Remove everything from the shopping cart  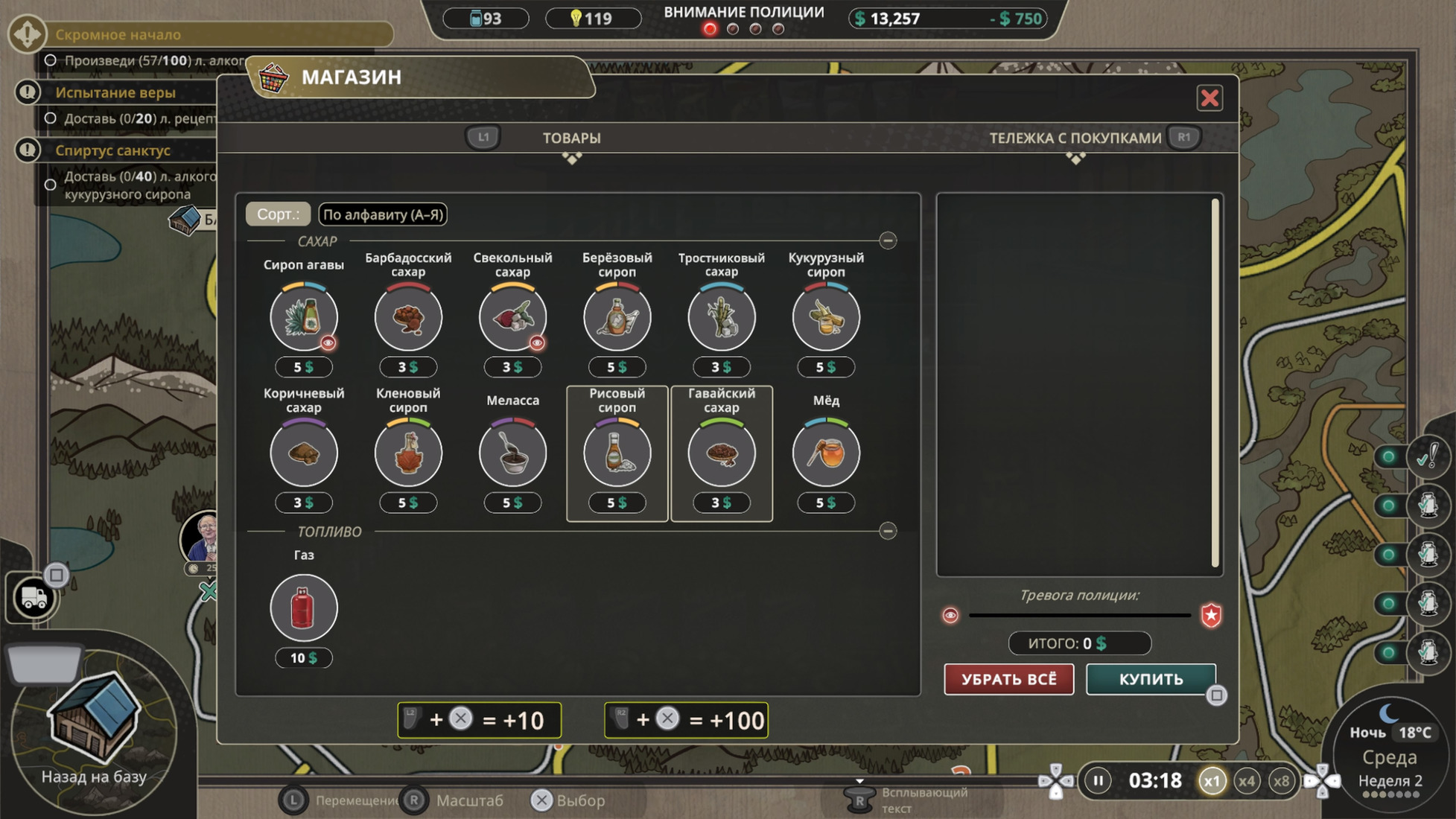[1008, 679]
